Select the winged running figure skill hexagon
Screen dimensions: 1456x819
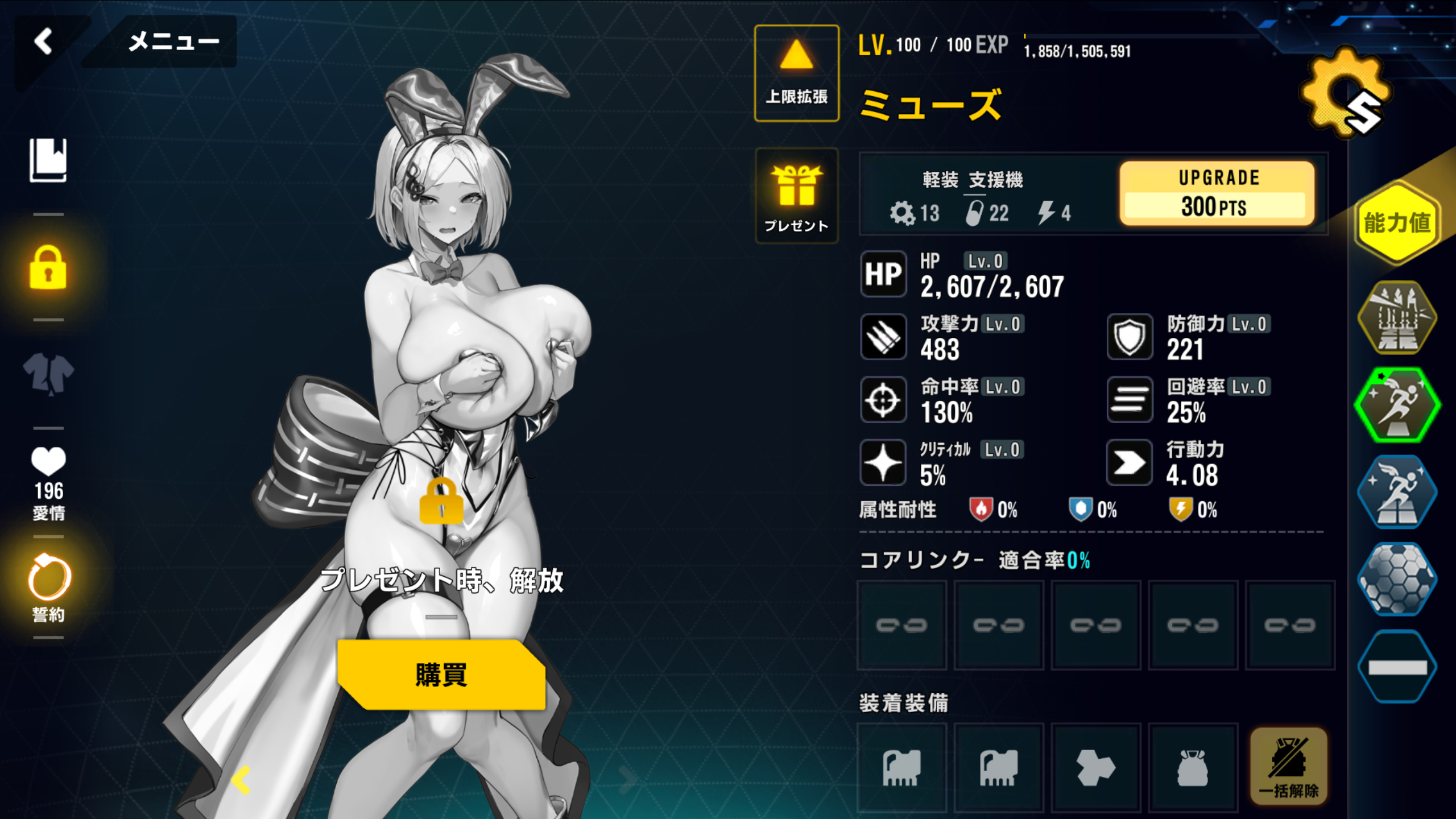[1397, 492]
